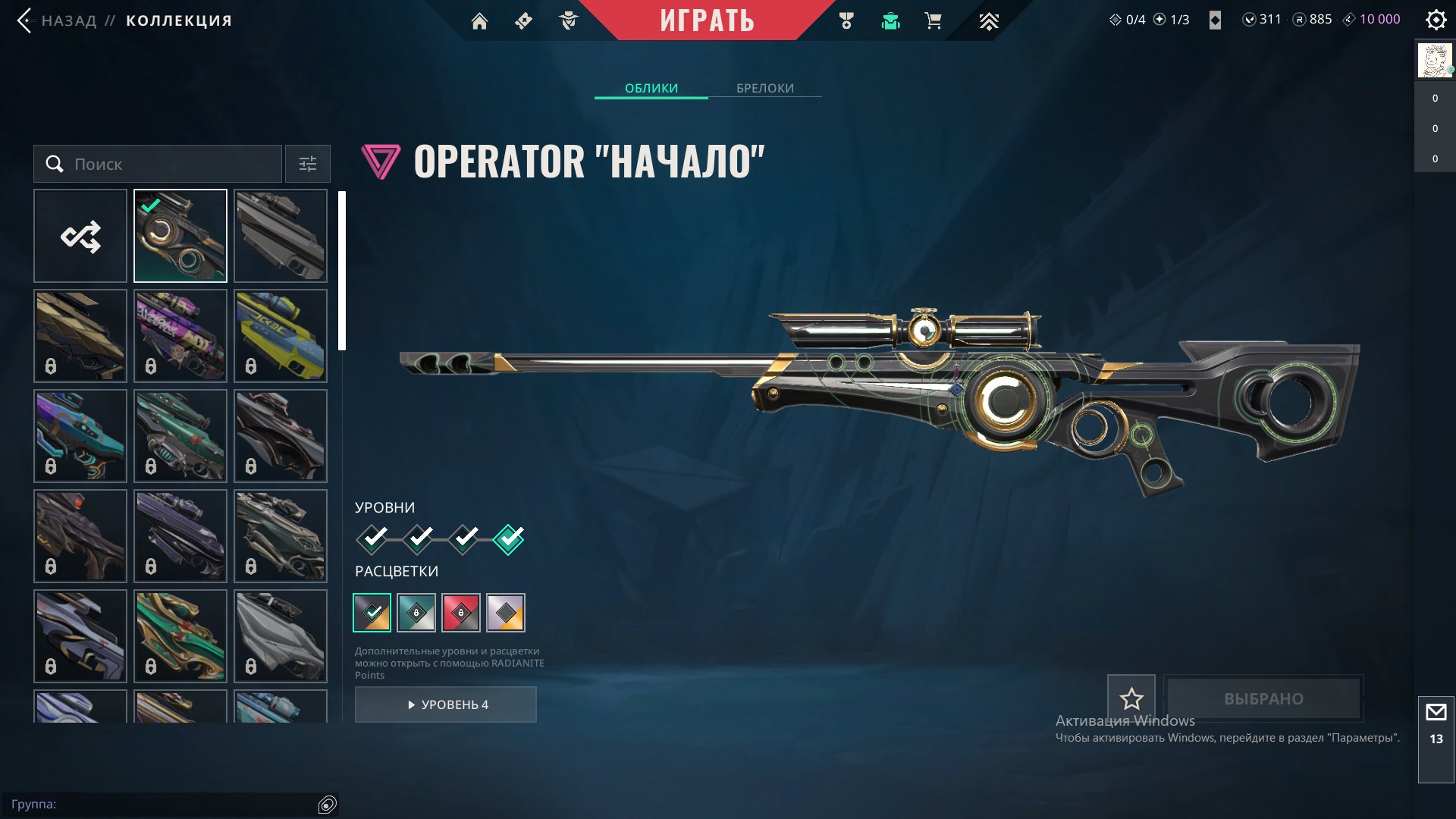Open the mail inbox envelope icon
The image size is (1456, 819).
(1436, 713)
